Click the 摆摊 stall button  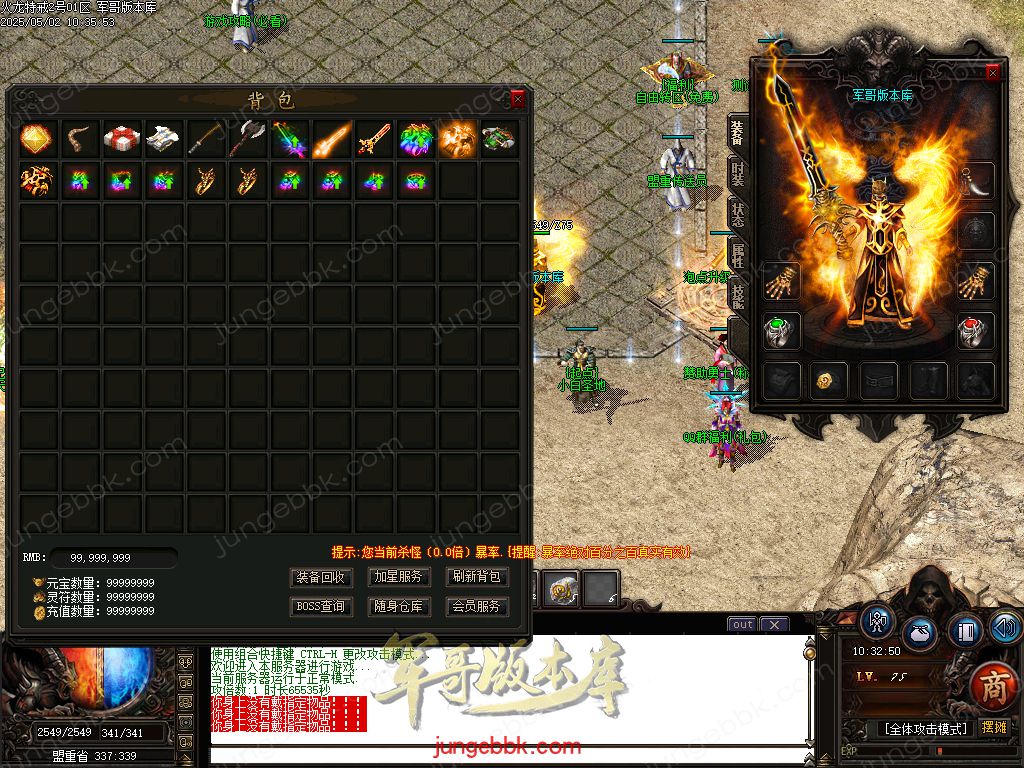[994, 728]
